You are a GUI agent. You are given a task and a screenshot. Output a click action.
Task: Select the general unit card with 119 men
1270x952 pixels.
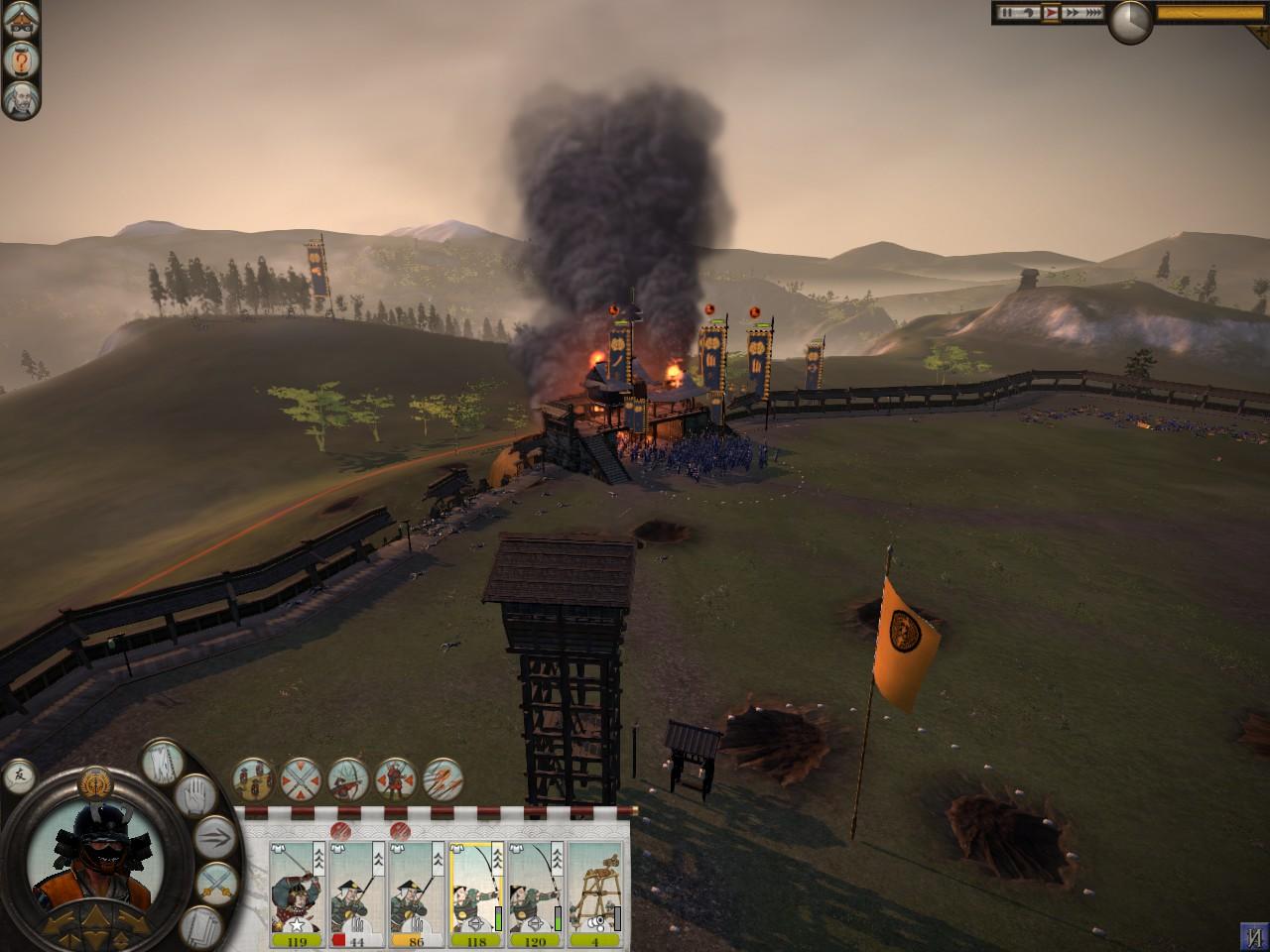(298, 889)
